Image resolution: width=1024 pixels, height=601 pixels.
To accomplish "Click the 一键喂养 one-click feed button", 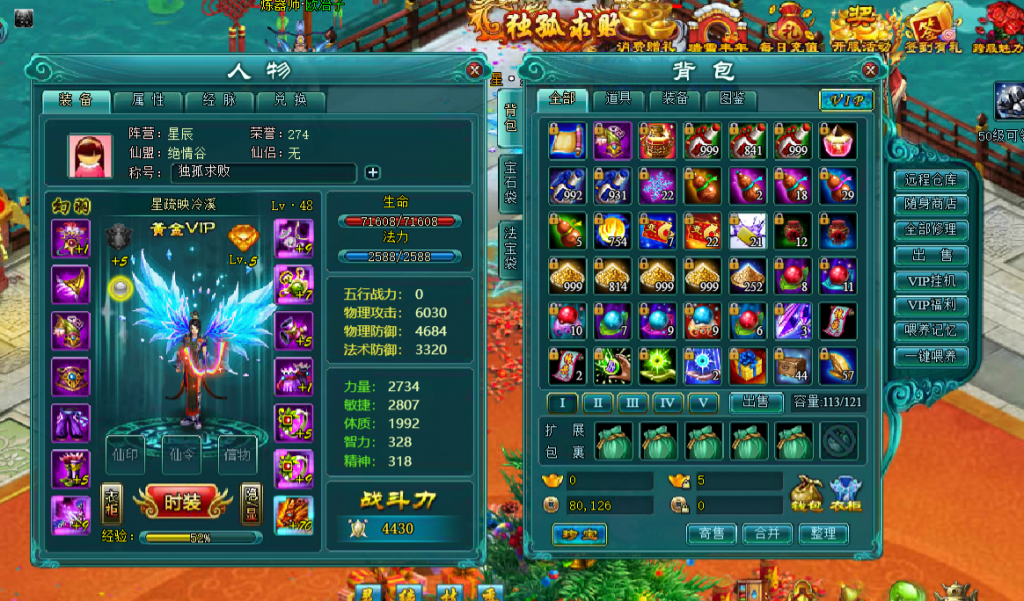I will pos(931,357).
